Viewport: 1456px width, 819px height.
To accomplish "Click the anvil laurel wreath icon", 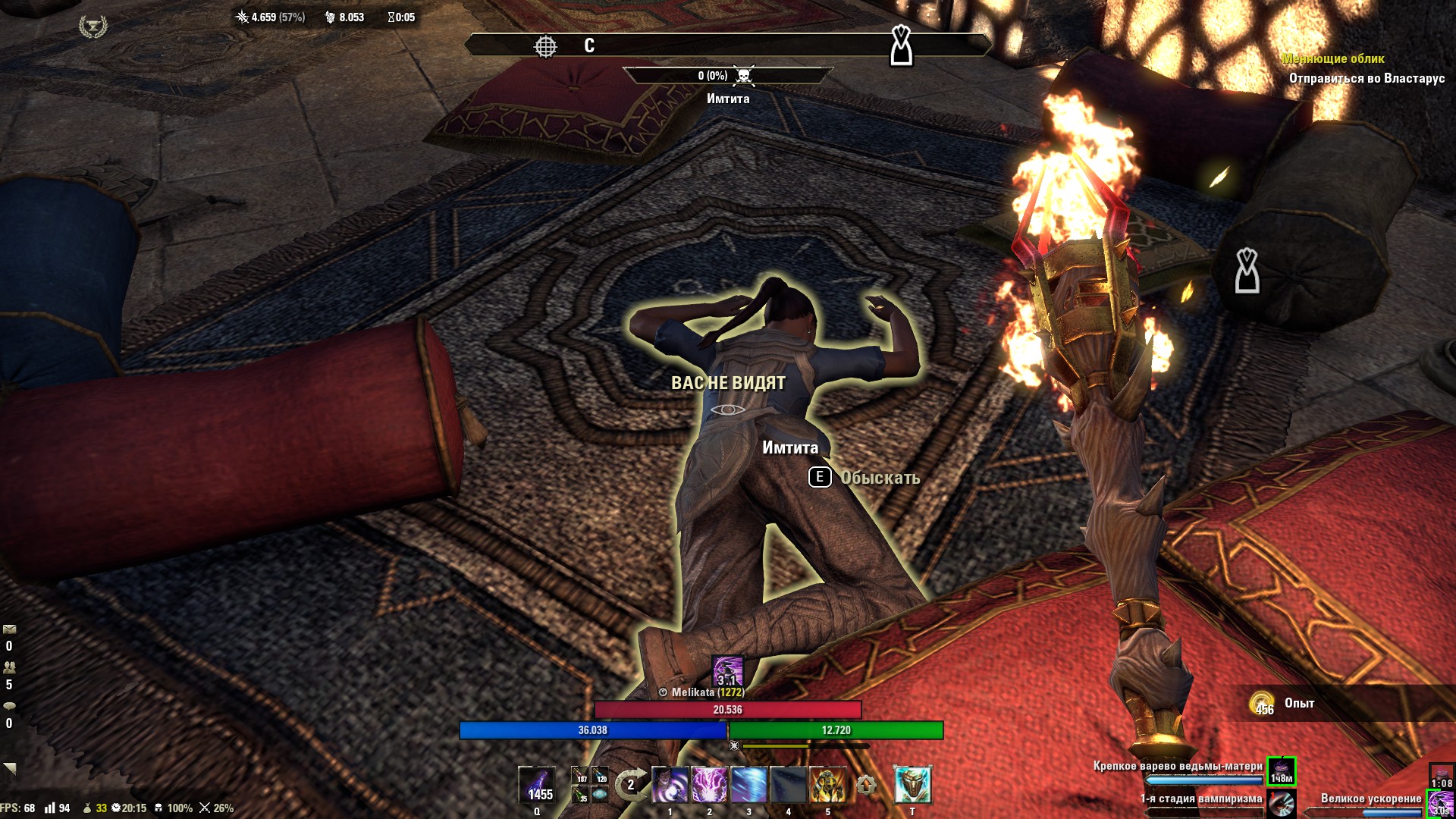I will coord(93,27).
